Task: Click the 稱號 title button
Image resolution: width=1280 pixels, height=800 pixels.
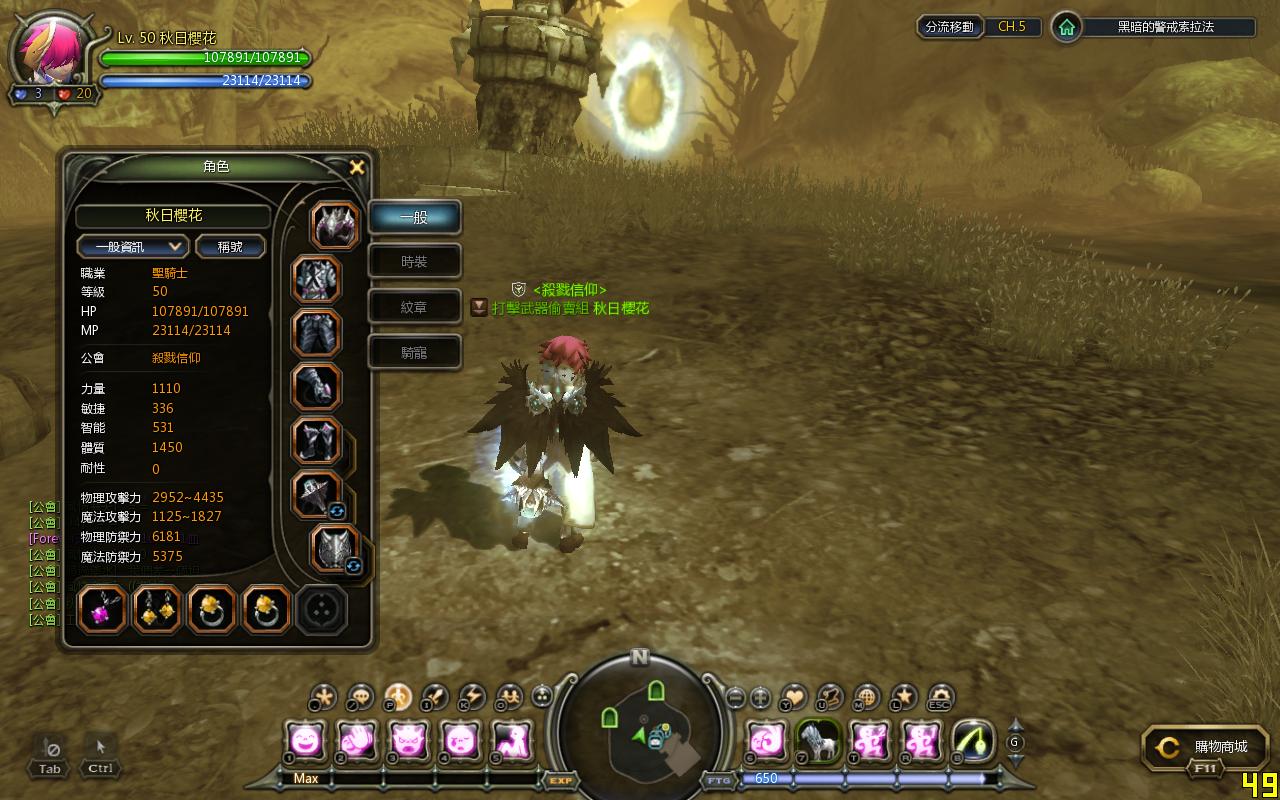Action: click(230, 246)
